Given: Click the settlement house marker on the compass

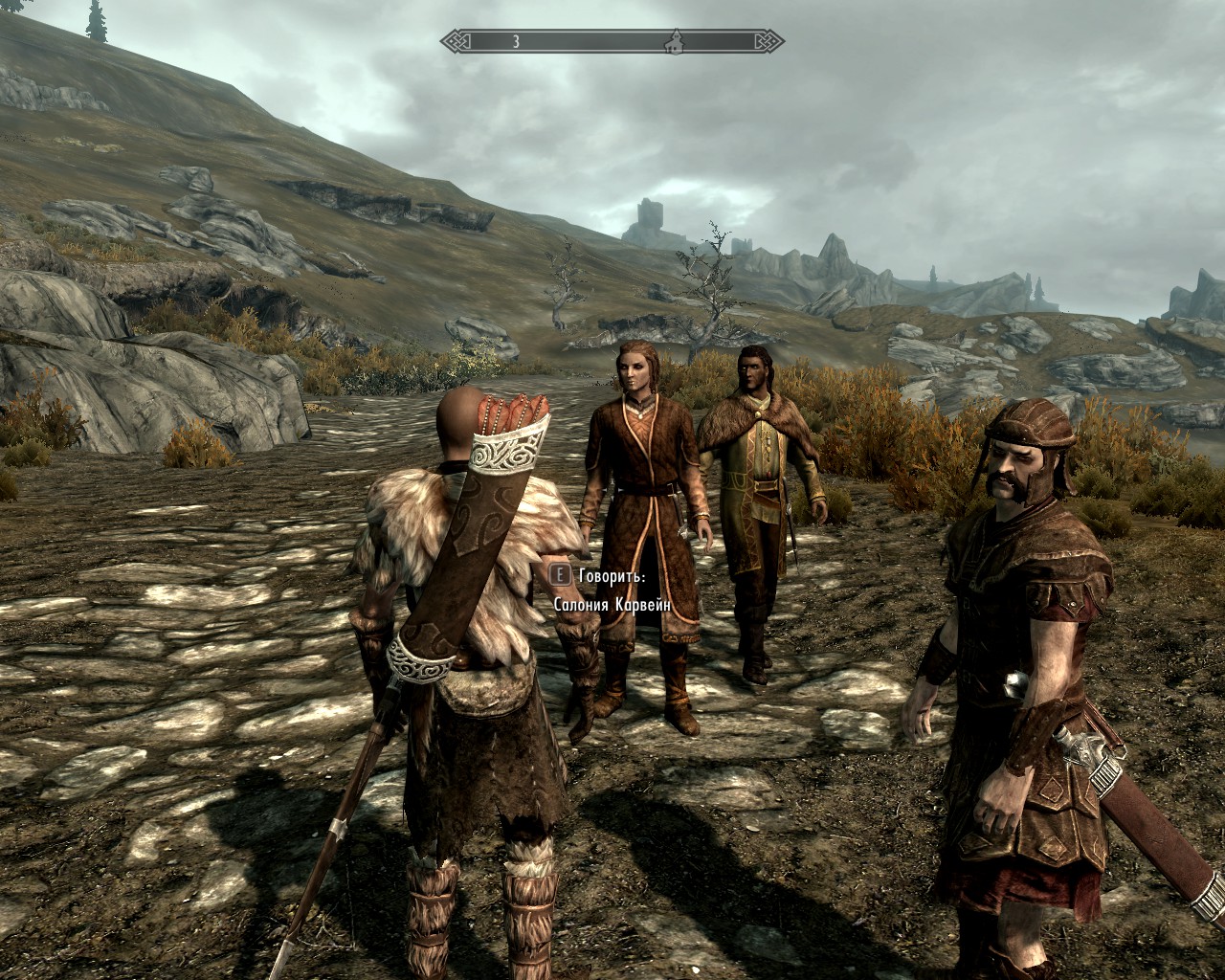Looking at the screenshot, I should tap(674, 41).
